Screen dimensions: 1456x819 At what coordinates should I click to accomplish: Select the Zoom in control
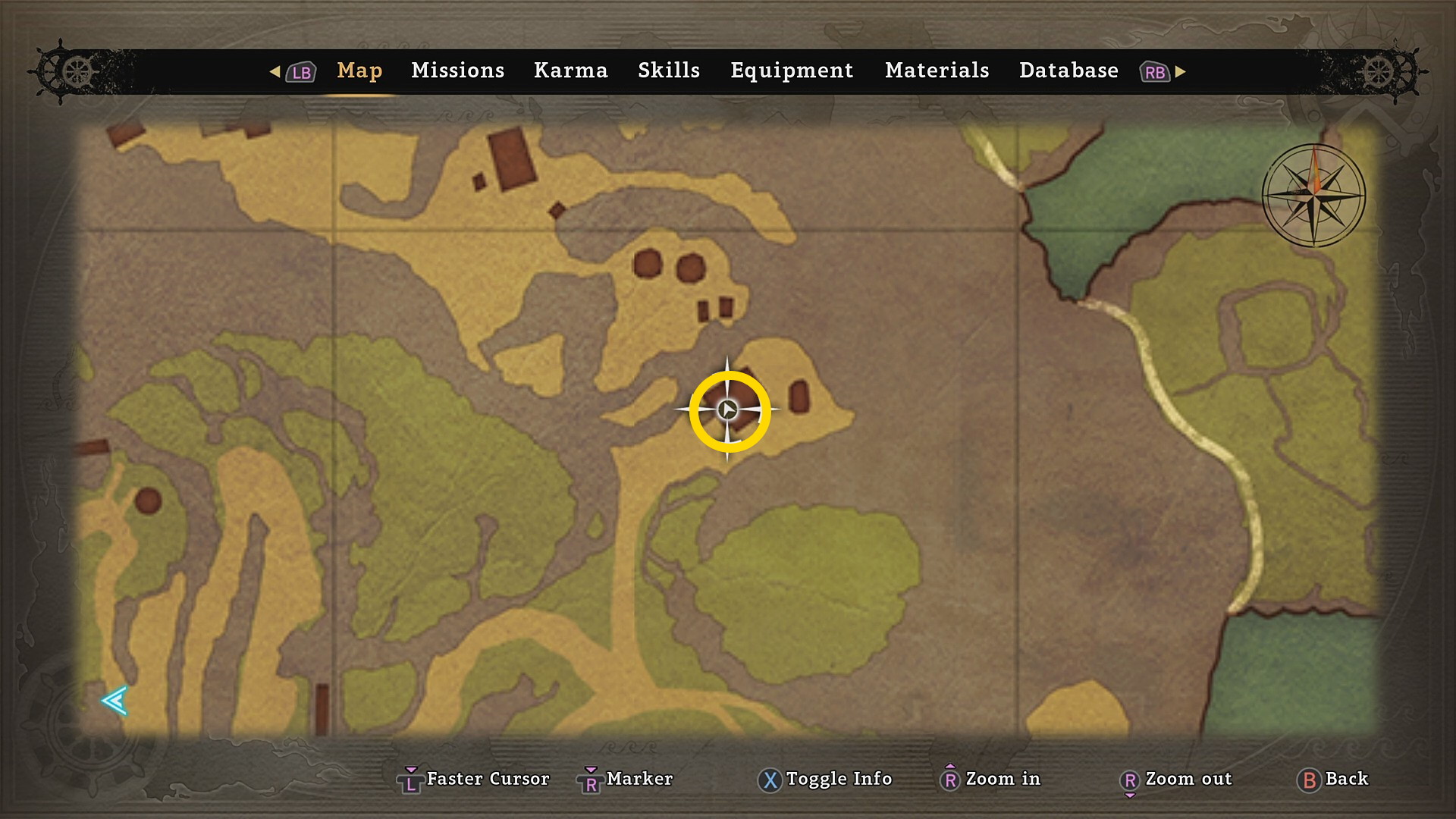coord(990,779)
